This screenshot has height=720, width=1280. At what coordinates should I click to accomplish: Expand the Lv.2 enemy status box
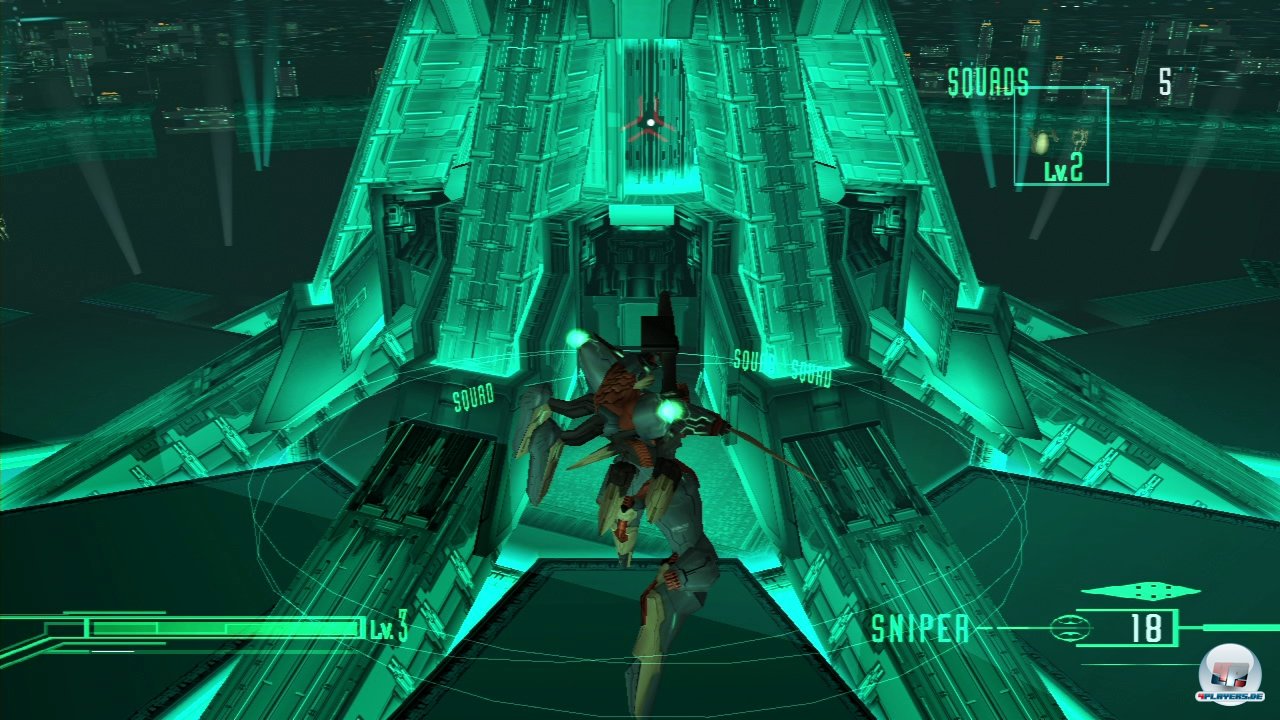(x=1062, y=135)
